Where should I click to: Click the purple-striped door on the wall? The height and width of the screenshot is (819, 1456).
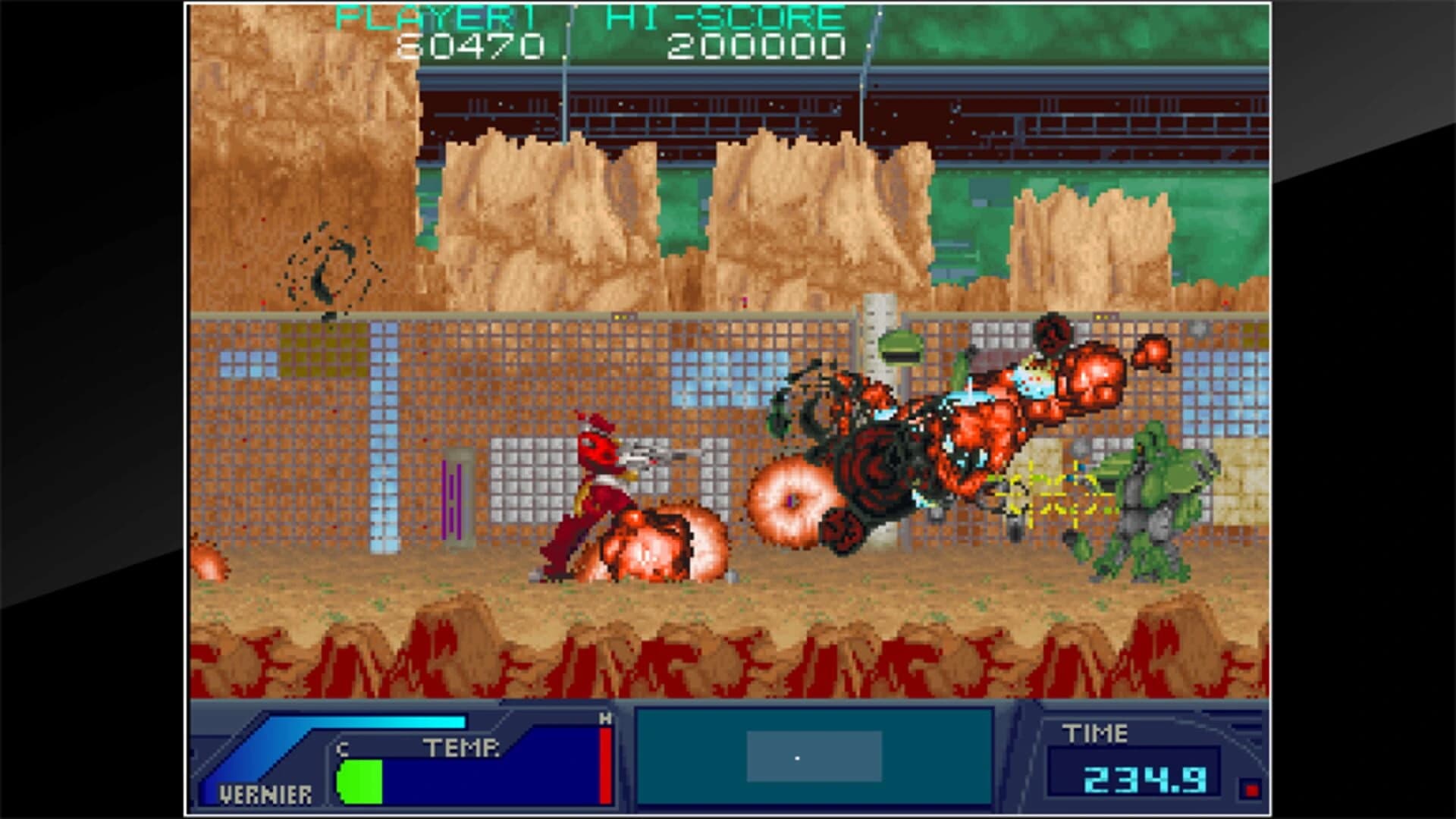coord(450,500)
